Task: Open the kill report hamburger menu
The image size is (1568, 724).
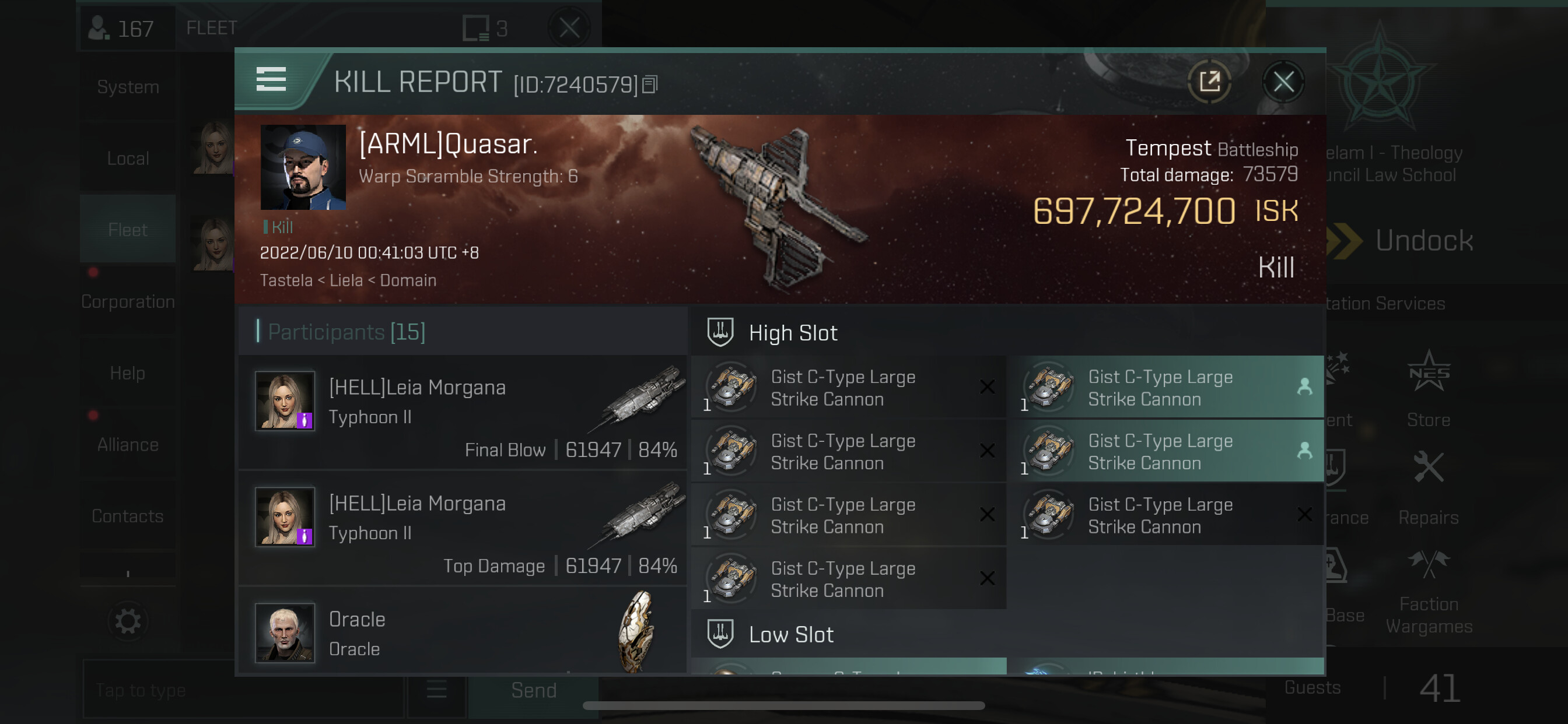Action: pyautogui.click(x=271, y=80)
